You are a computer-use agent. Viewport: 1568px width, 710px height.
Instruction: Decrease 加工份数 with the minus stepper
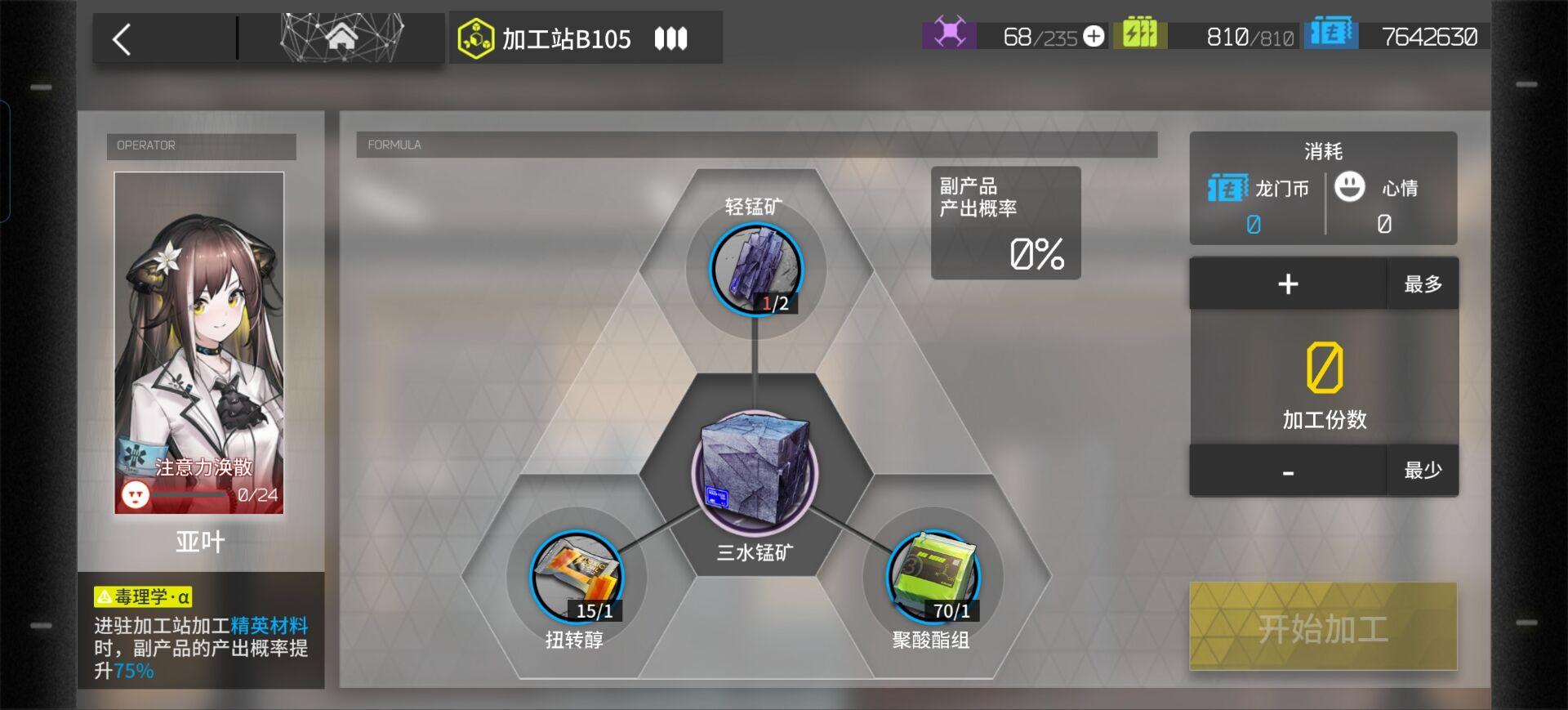tap(1287, 470)
